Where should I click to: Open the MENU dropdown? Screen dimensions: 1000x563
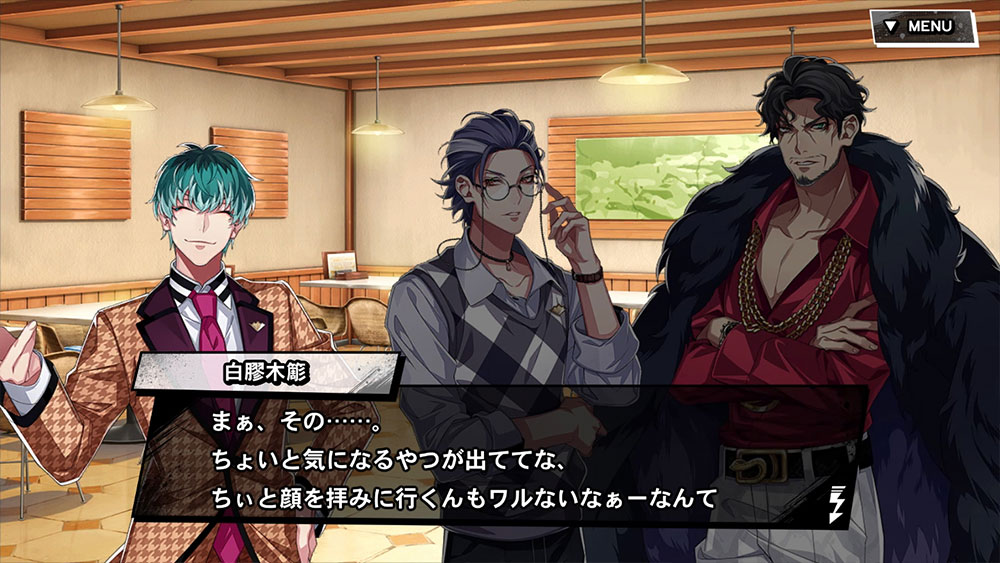(x=921, y=27)
